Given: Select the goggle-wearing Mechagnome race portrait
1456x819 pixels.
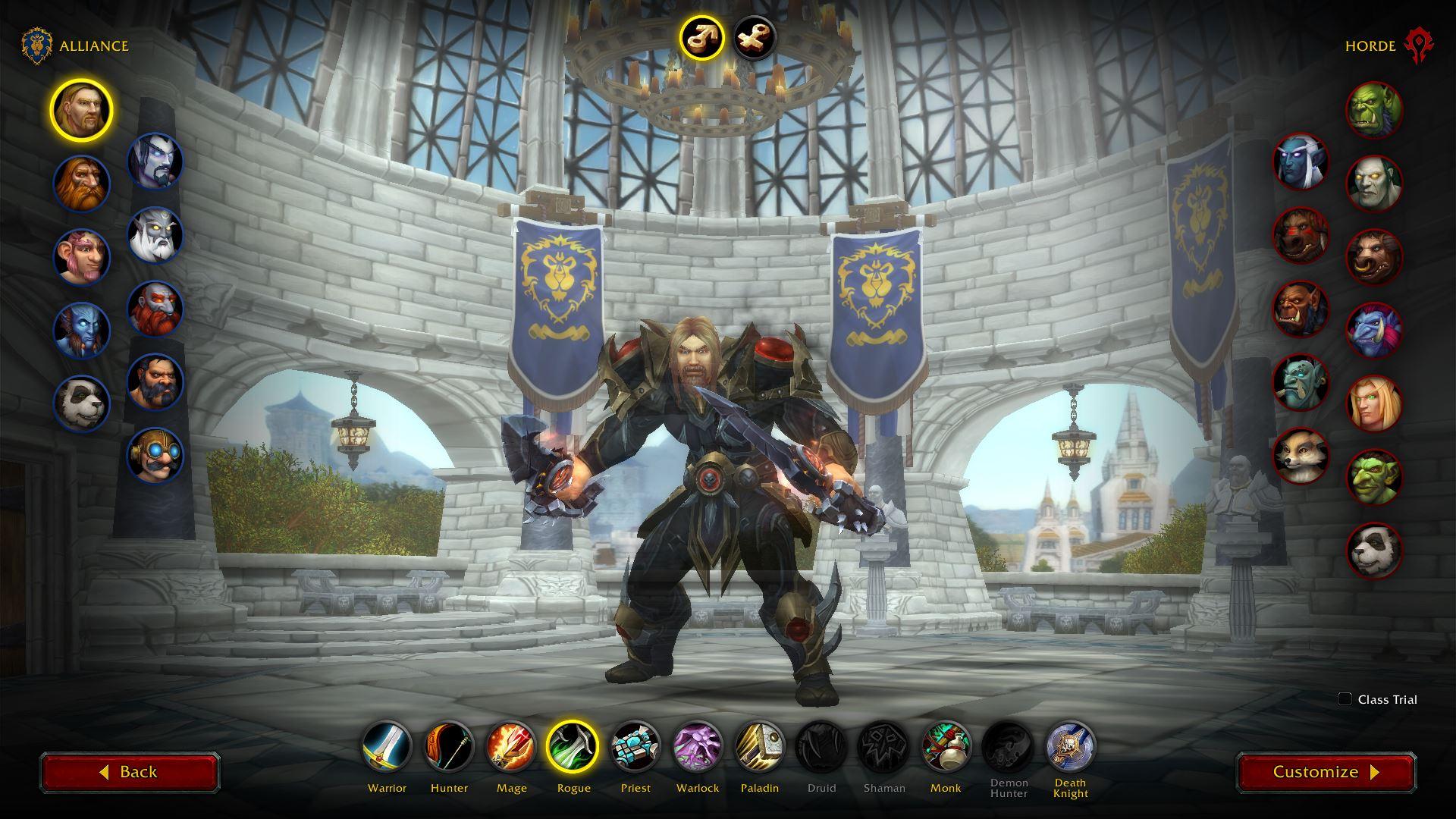Looking at the screenshot, I should pos(155,455).
